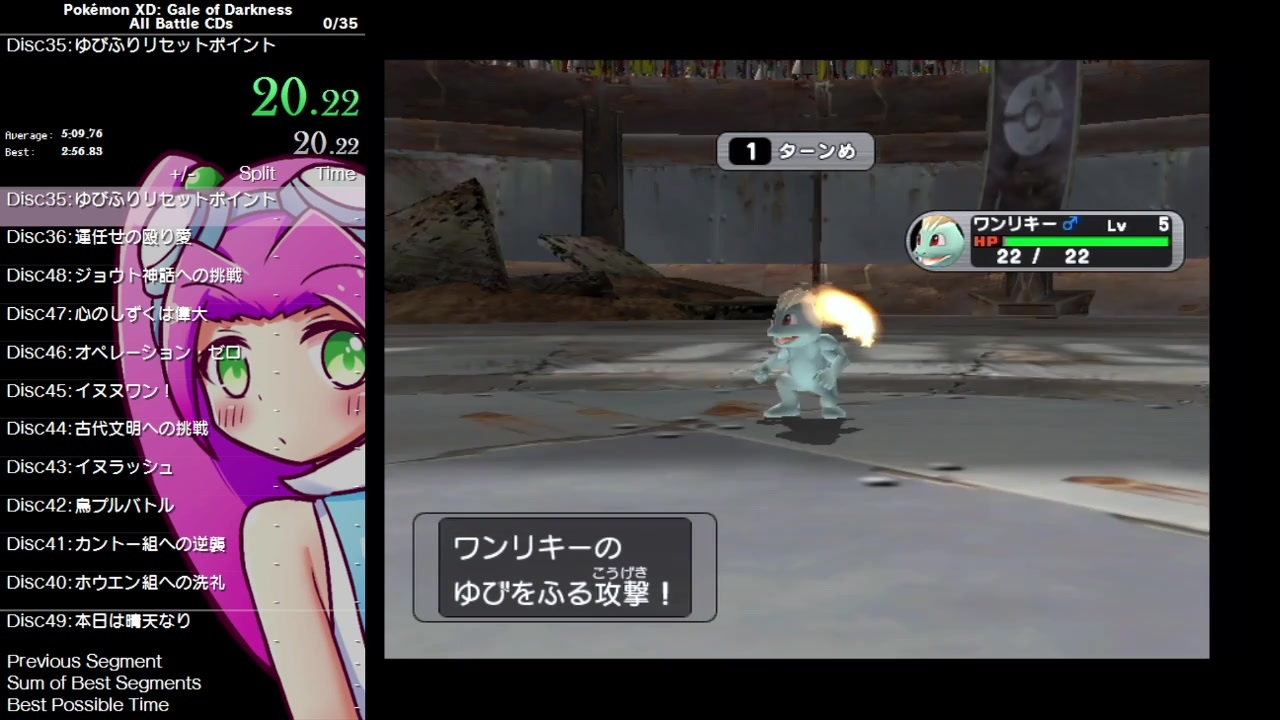Select the round "1" turn counter badge
Screen dimensions: 1280x720
[x=750, y=151]
